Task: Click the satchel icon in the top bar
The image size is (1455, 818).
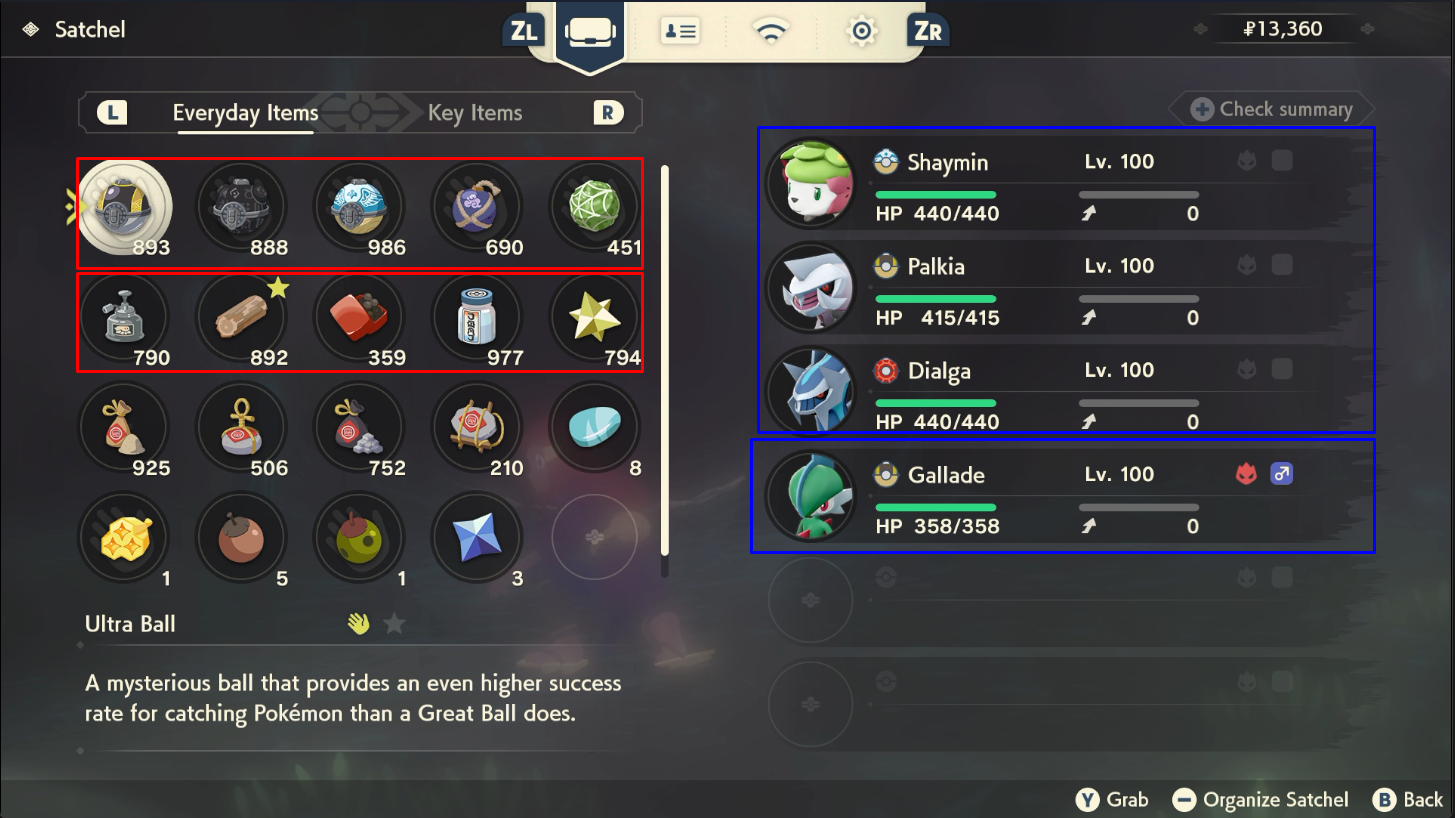Action: click(589, 30)
